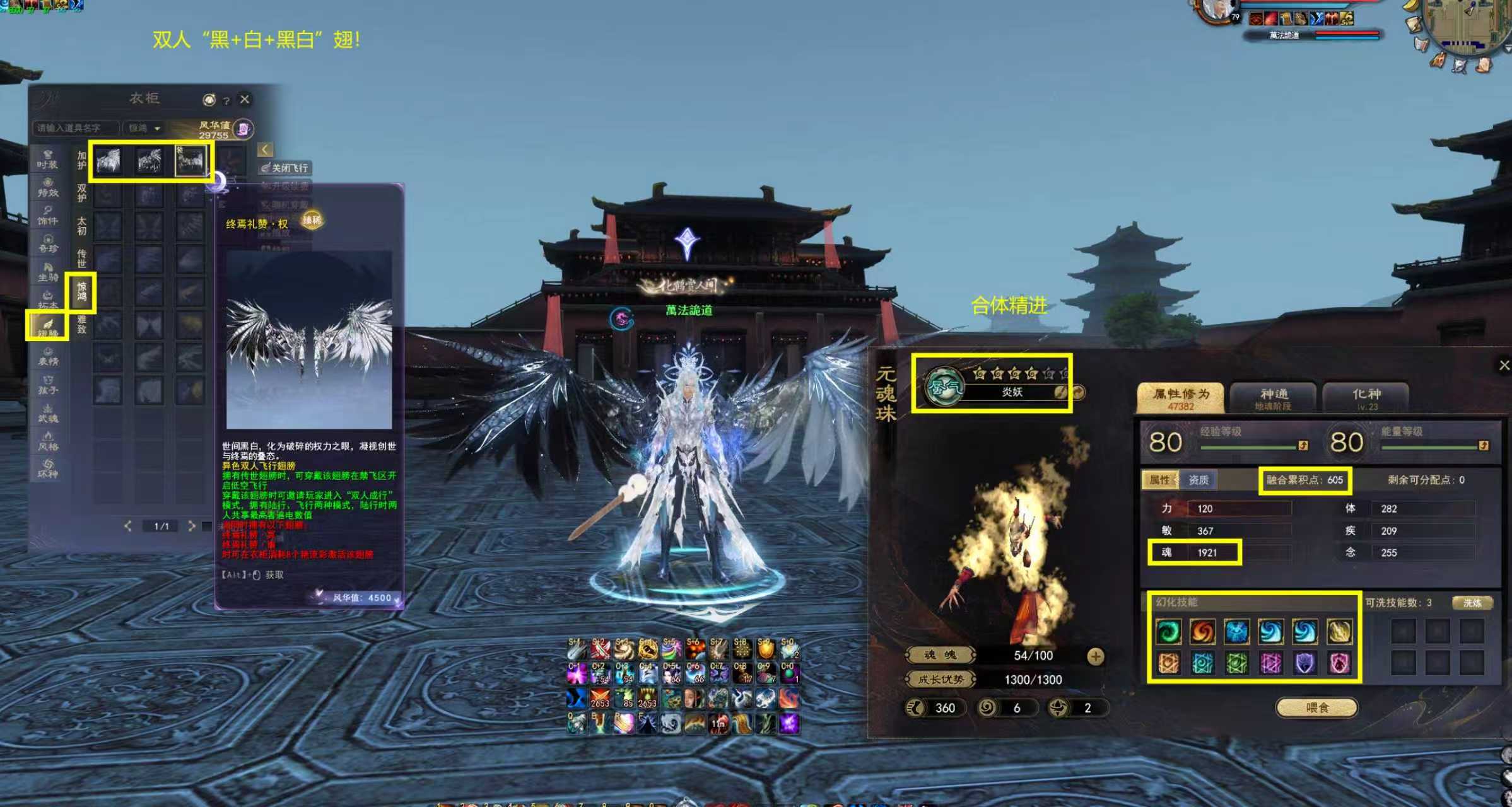Add 魂魄 with the plus button
Viewport: 1512px width, 807px height.
1096,656
